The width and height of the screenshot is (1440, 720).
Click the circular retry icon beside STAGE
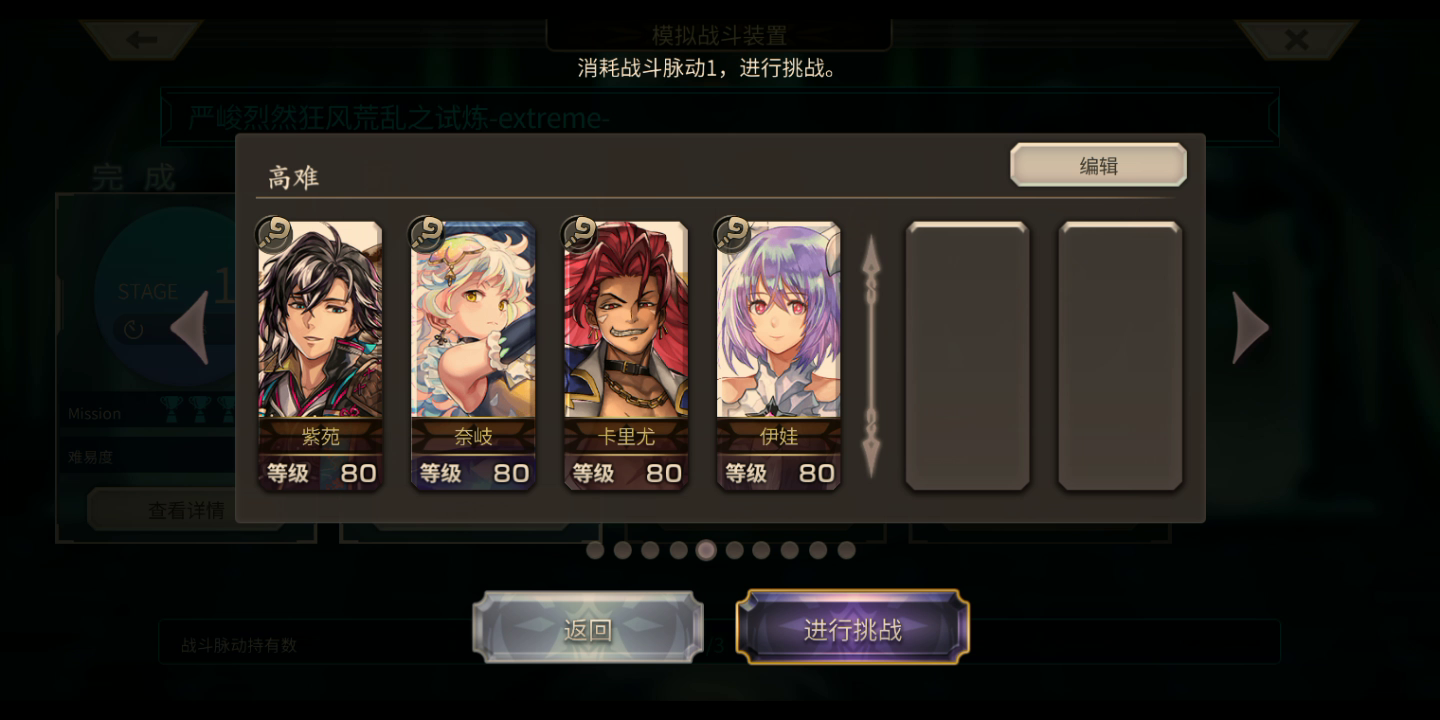[x=133, y=328]
